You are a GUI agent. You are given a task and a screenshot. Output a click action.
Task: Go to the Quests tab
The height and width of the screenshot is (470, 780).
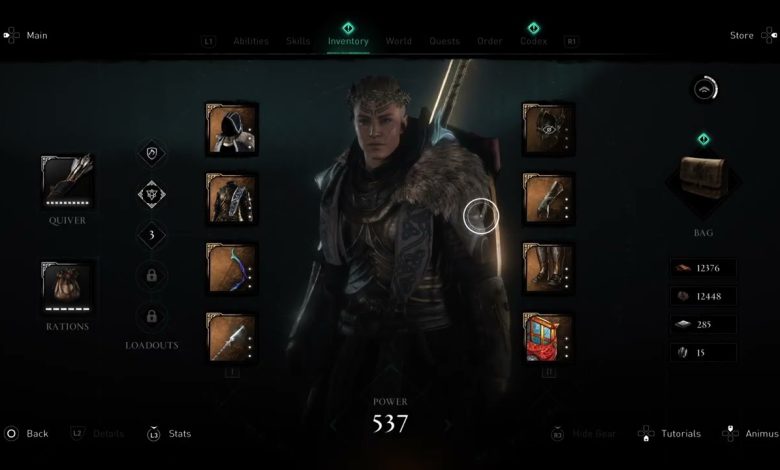[444, 41]
